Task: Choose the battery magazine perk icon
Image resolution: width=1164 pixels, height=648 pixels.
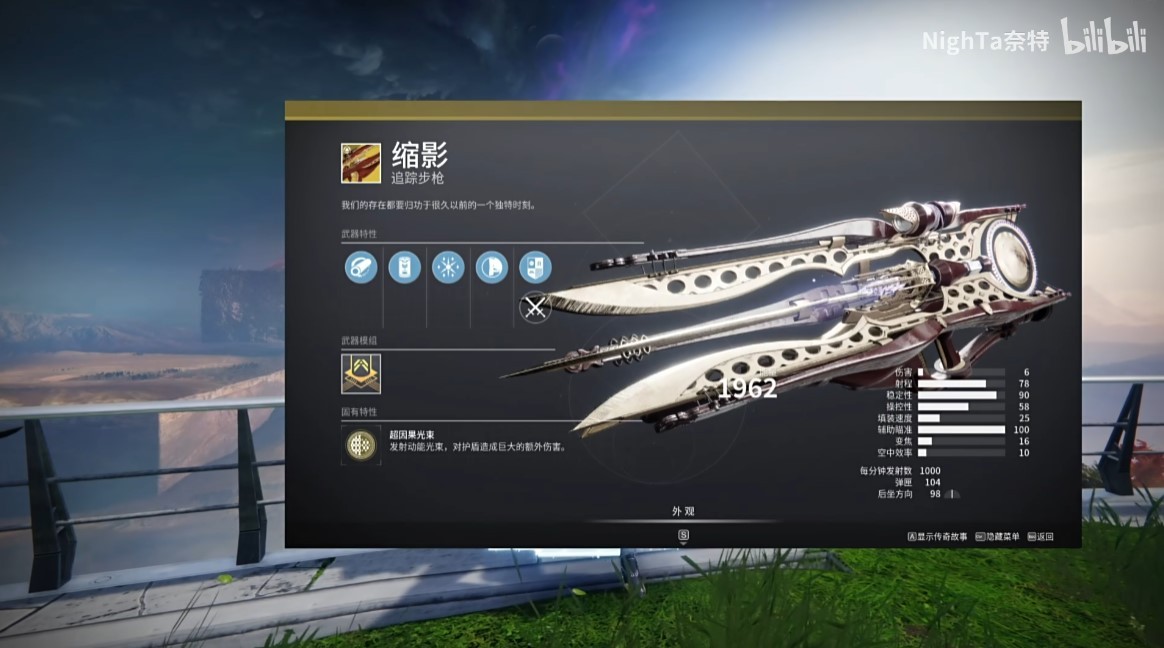Action: click(404, 267)
